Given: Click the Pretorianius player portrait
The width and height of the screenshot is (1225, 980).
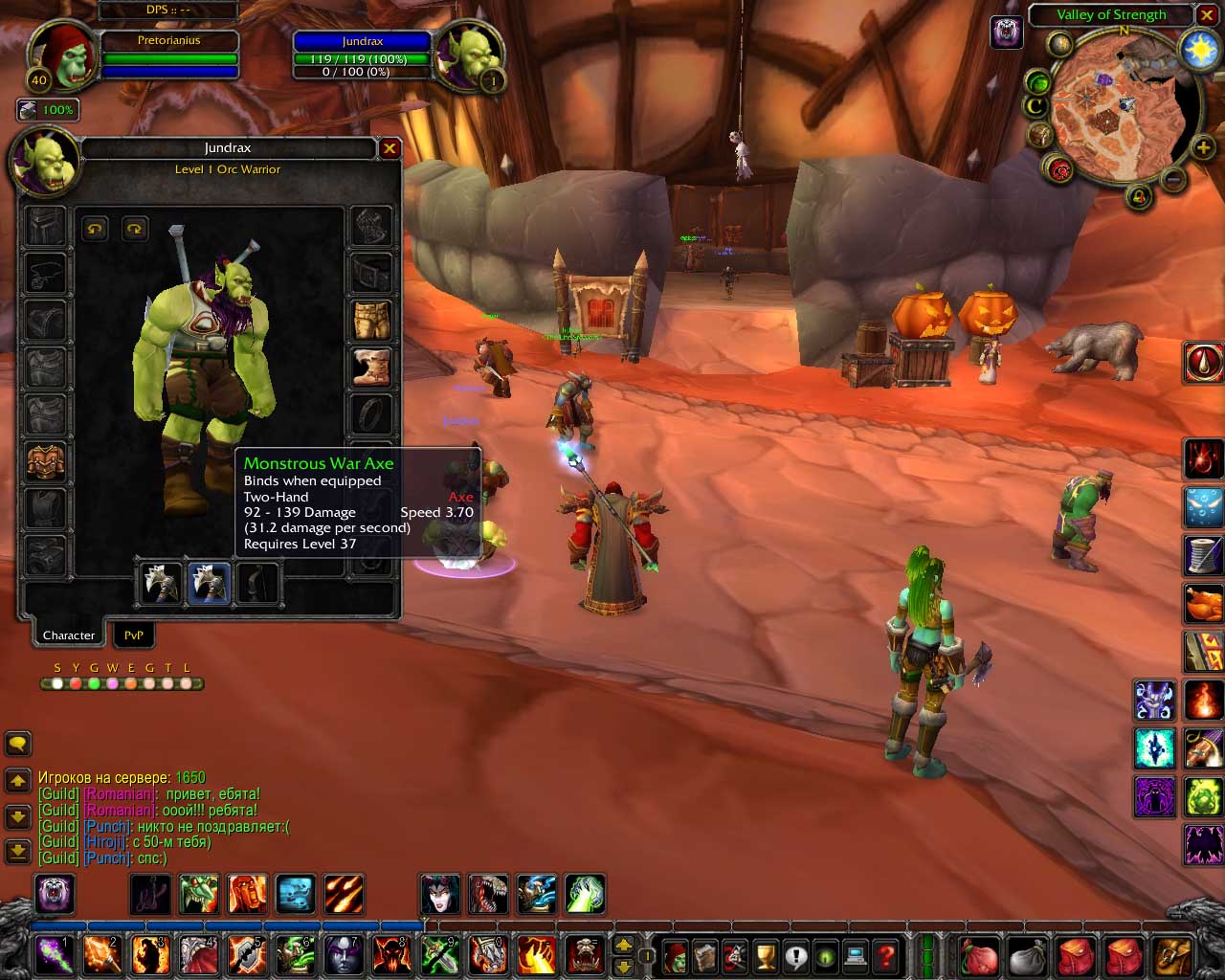Looking at the screenshot, I should [x=59, y=53].
